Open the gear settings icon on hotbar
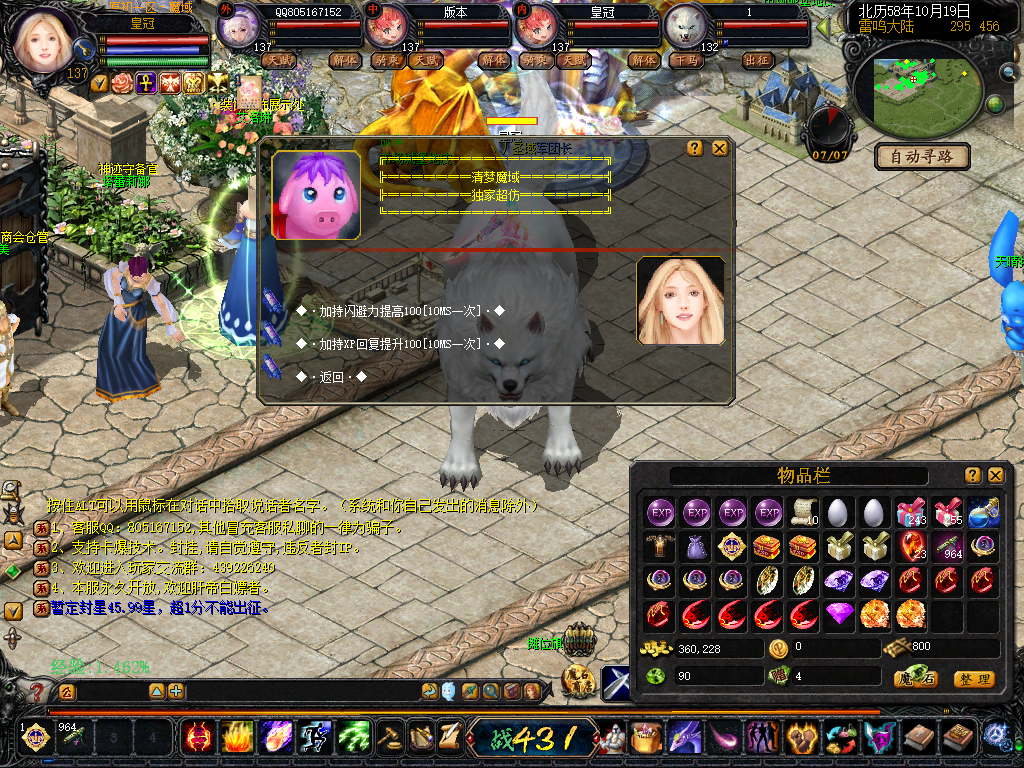The height and width of the screenshot is (768, 1024). point(996,737)
